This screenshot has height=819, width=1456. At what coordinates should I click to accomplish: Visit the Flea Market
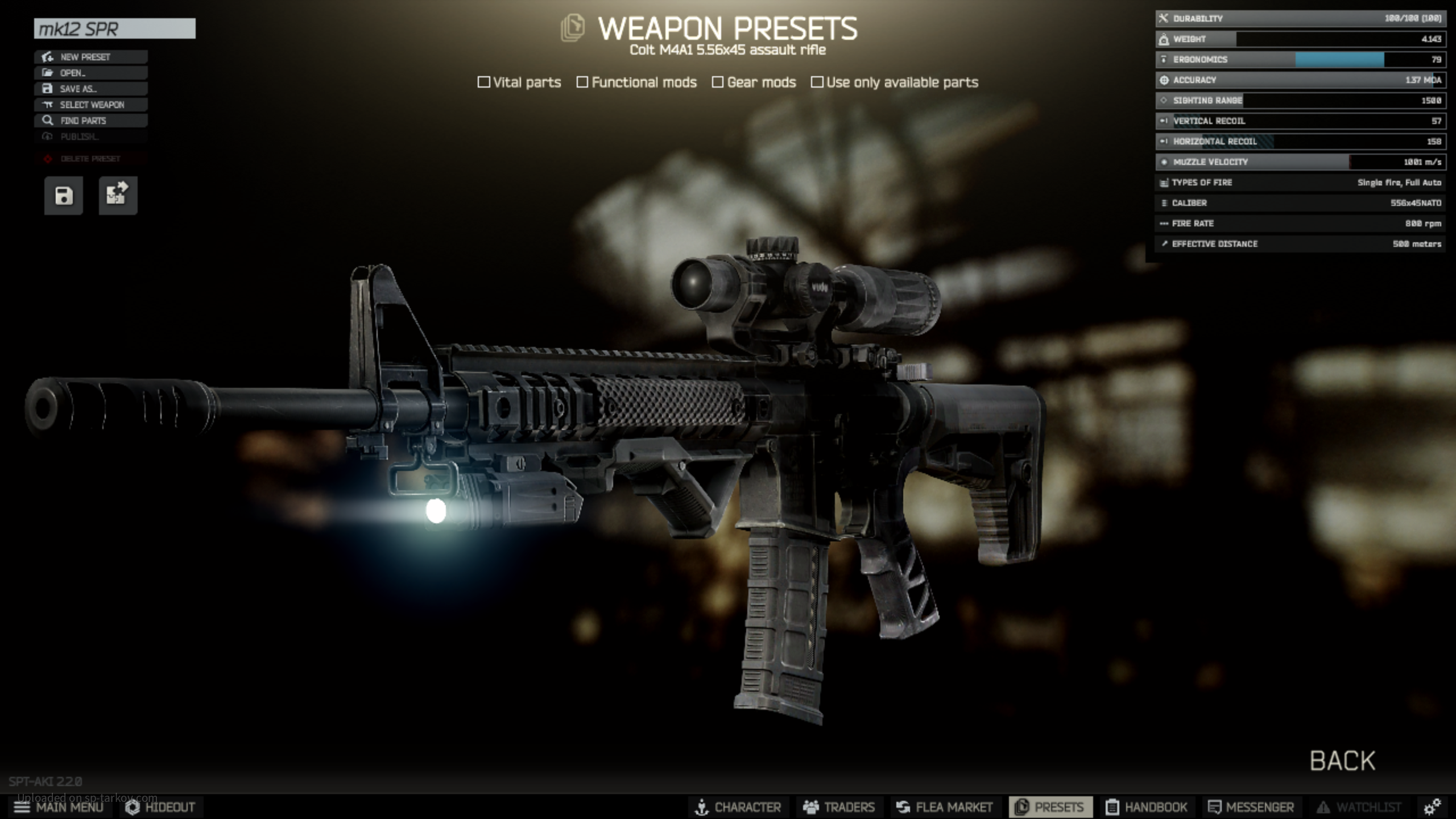(944, 807)
